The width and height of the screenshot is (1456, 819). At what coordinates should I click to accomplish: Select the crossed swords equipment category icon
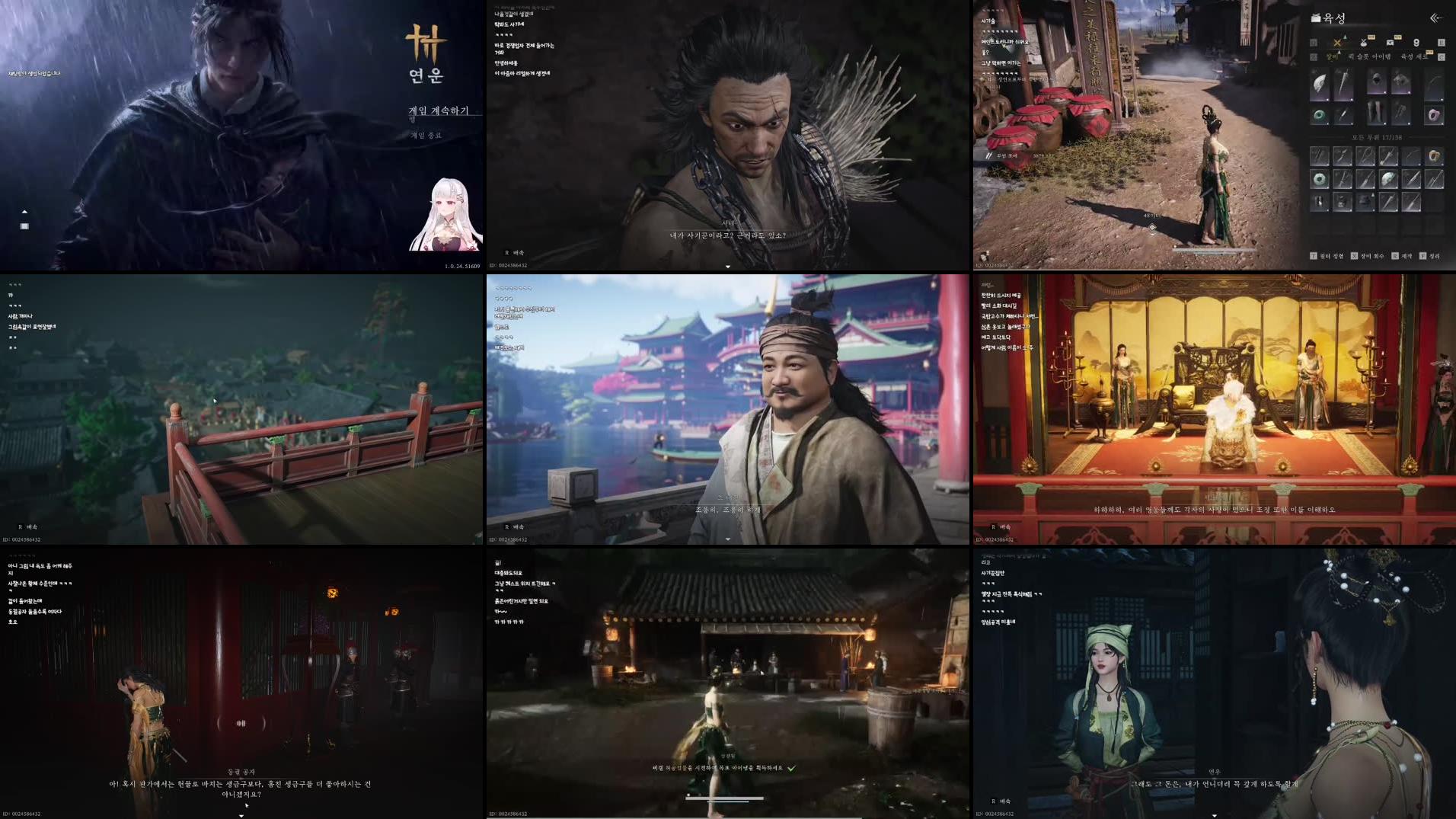tap(1336, 43)
